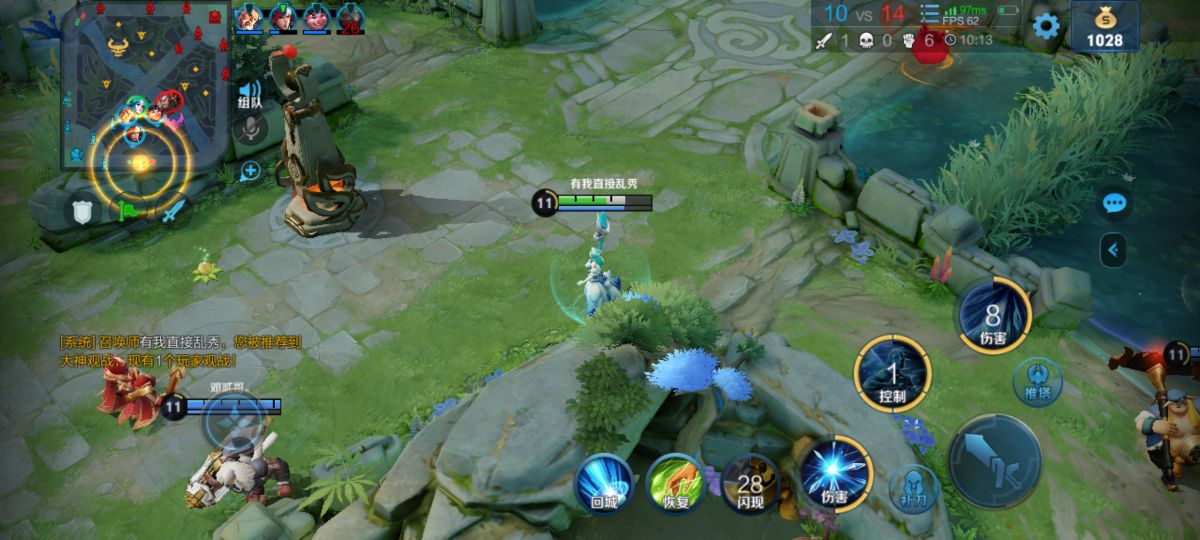Open the blue chat bubble messages
The image size is (1200, 540).
tap(1114, 204)
